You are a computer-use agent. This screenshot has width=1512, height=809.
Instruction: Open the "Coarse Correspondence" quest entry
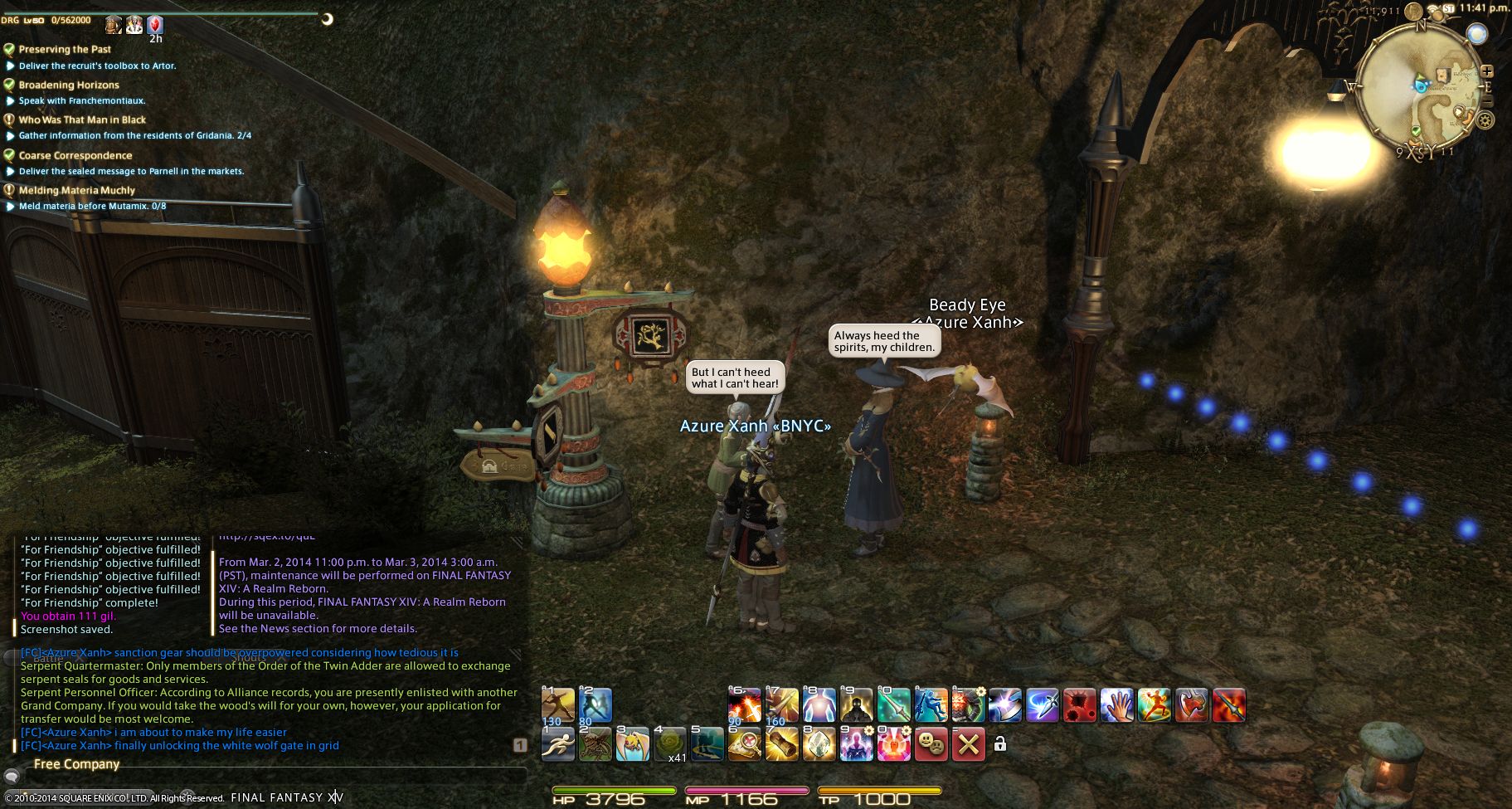75,155
